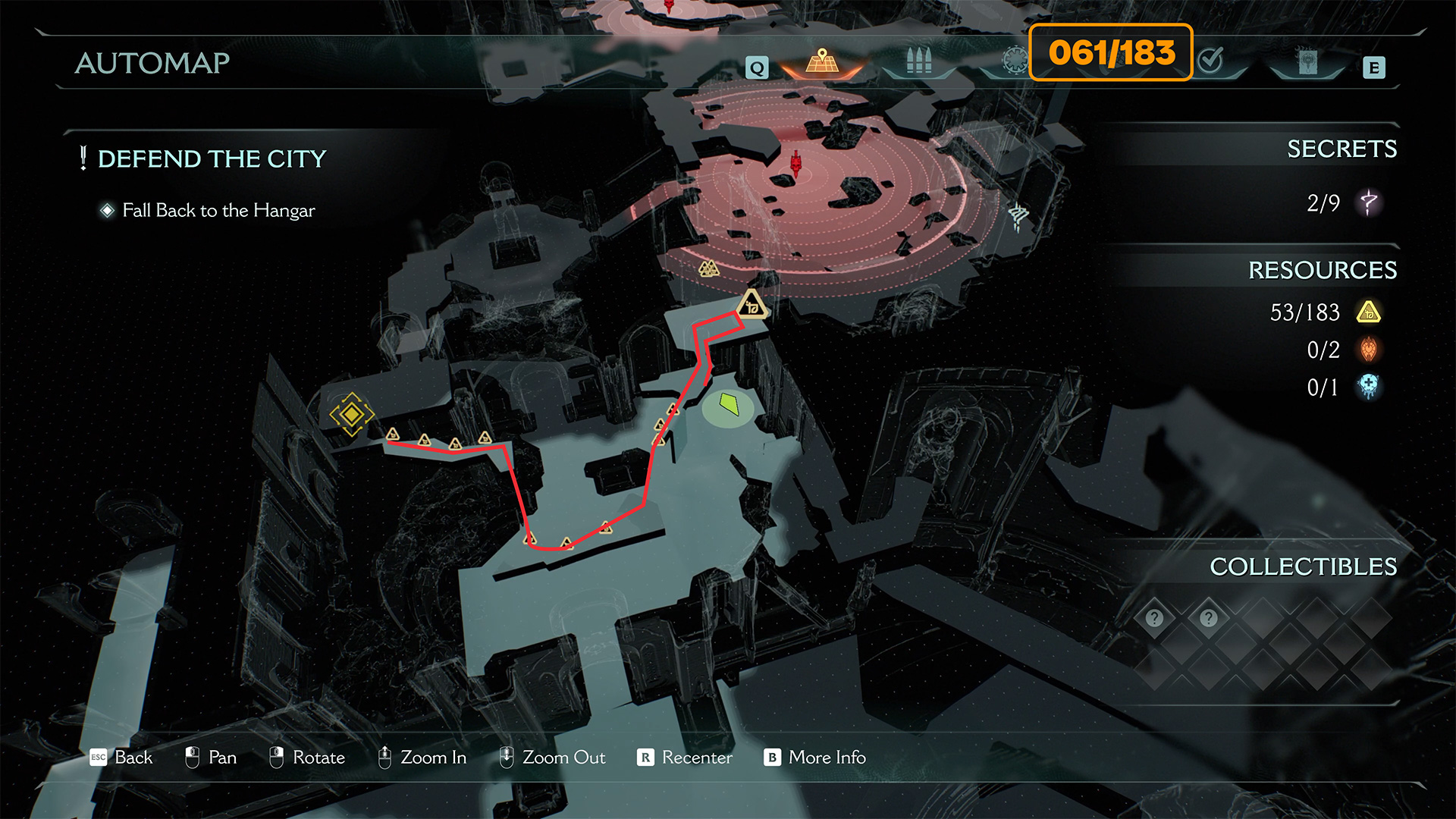Select the Secrets counter icon
This screenshot has width=1456, height=819.
pos(1368,202)
